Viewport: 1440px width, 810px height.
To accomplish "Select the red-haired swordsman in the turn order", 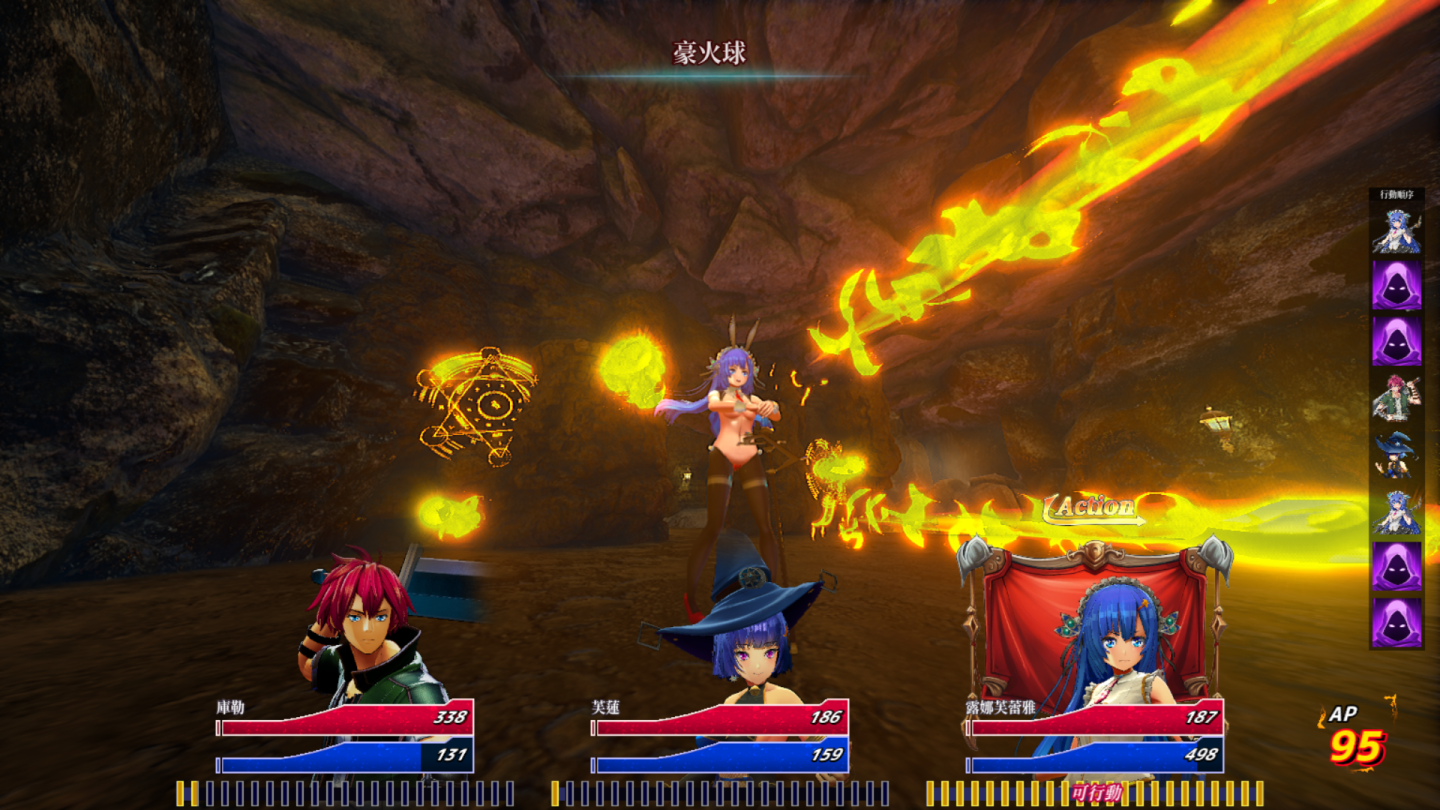I will (x=1396, y=398).
